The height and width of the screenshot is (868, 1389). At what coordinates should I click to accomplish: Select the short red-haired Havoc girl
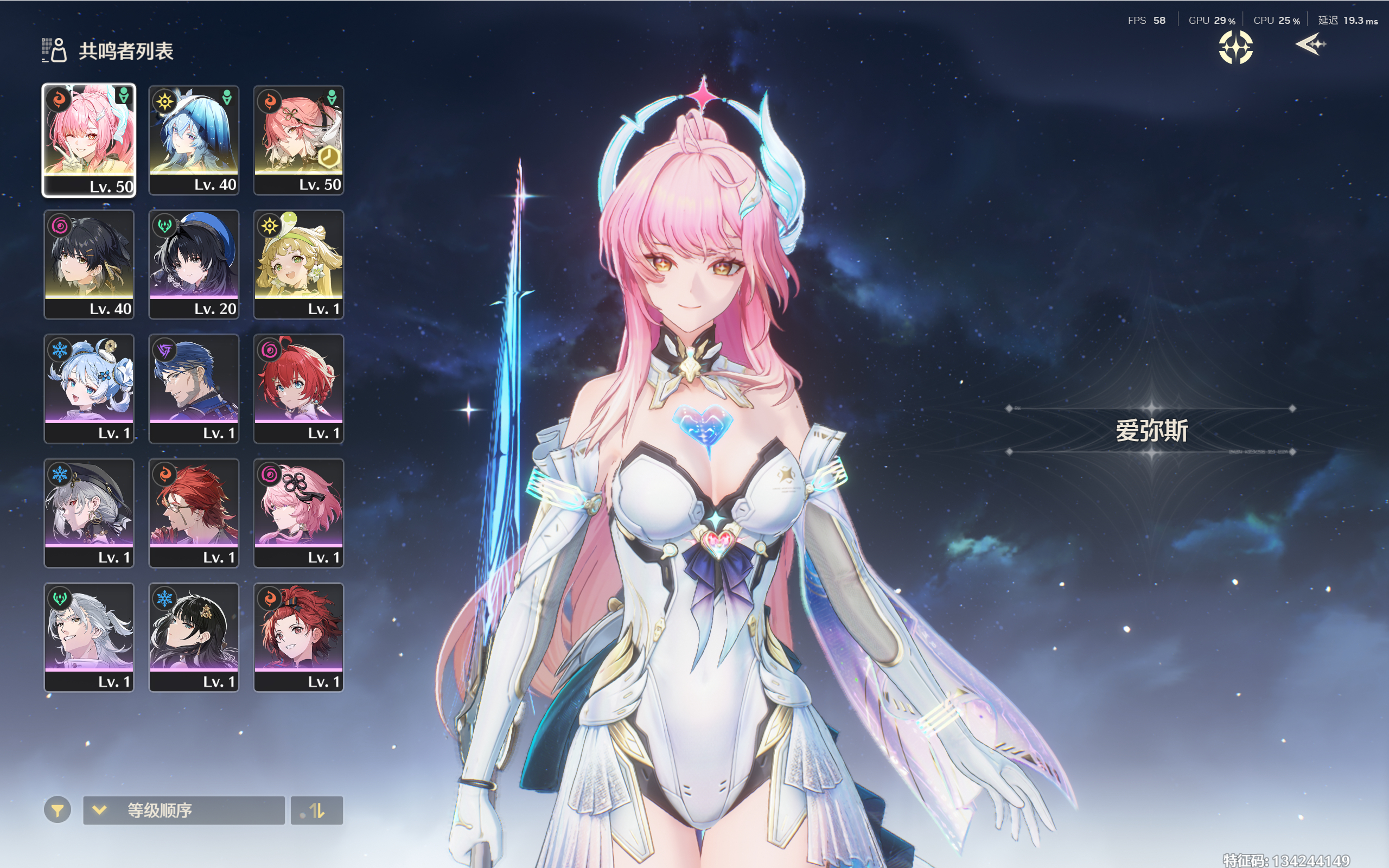click(x=298, y=388)
